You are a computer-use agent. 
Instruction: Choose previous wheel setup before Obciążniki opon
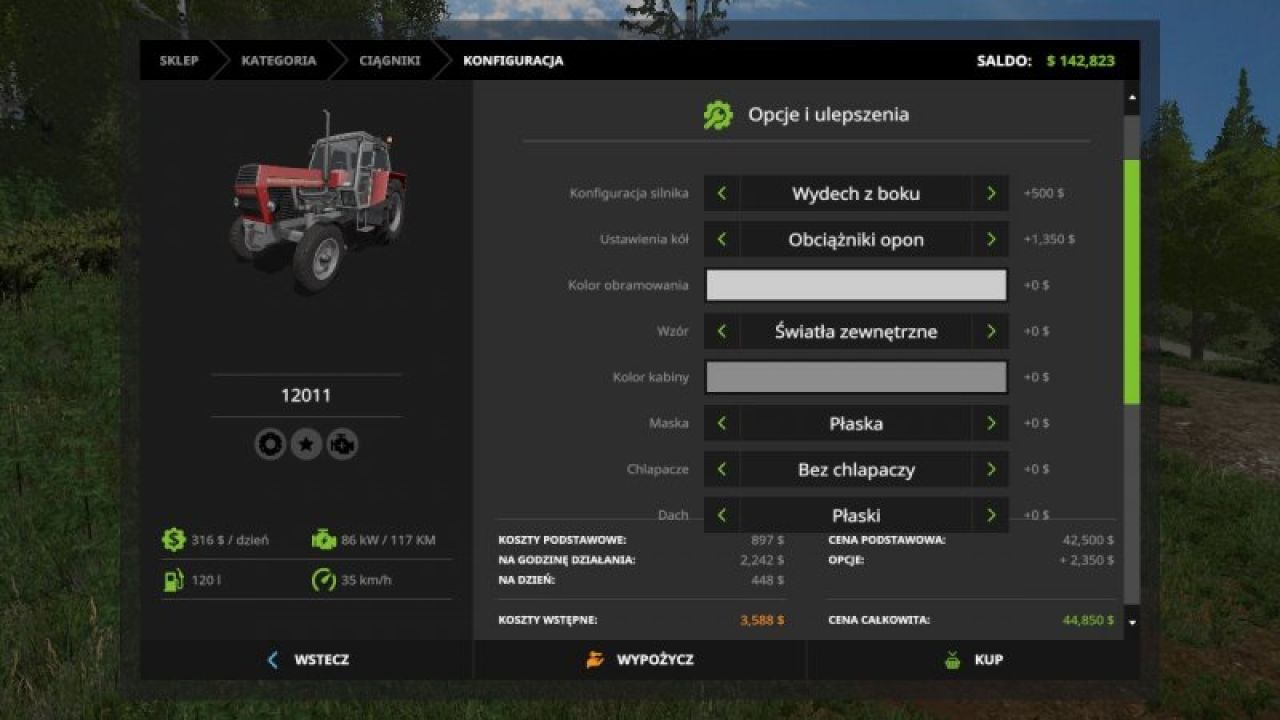tap(722, 240)
